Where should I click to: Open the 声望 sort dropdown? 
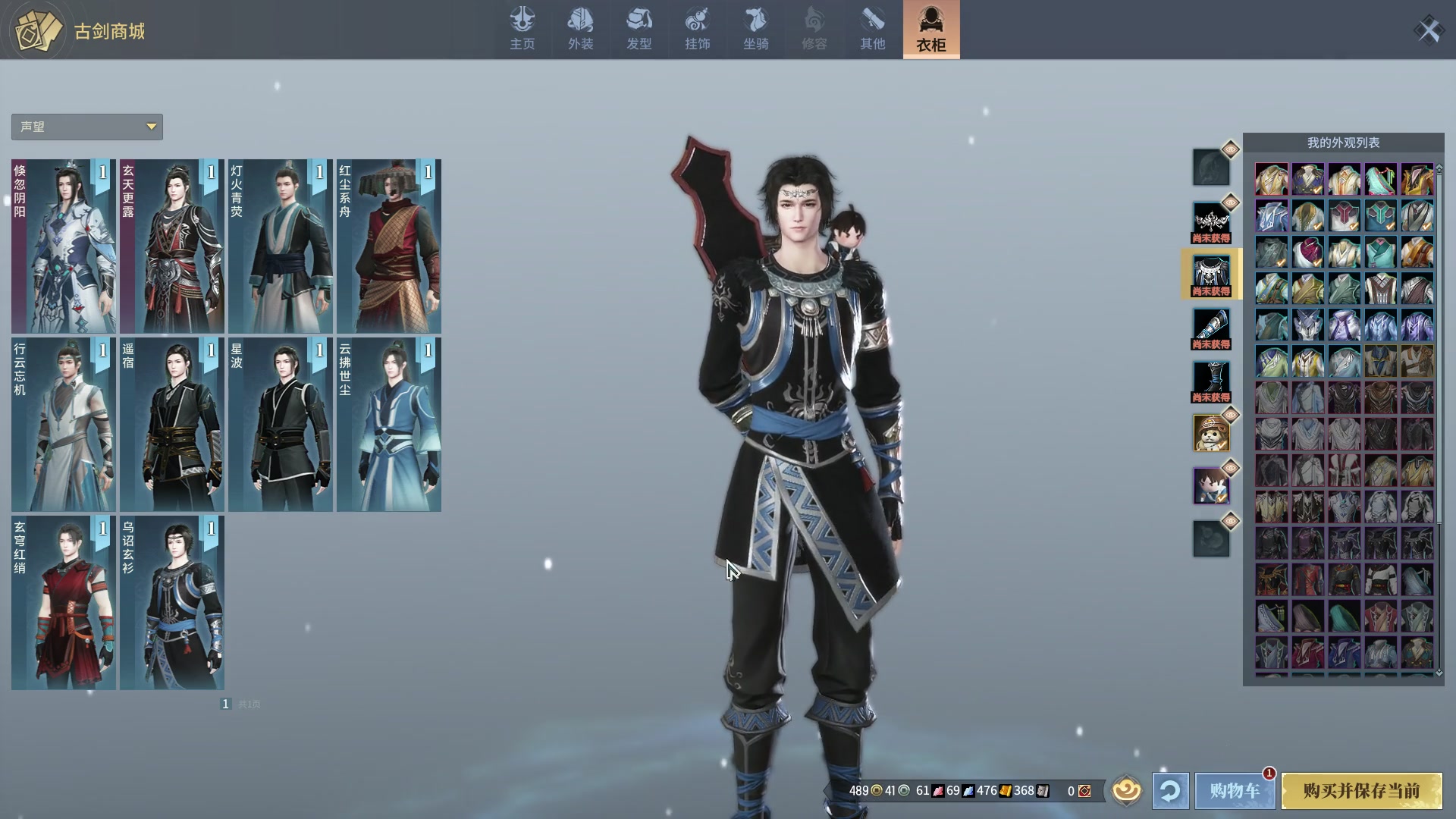(x=86, y=127)
